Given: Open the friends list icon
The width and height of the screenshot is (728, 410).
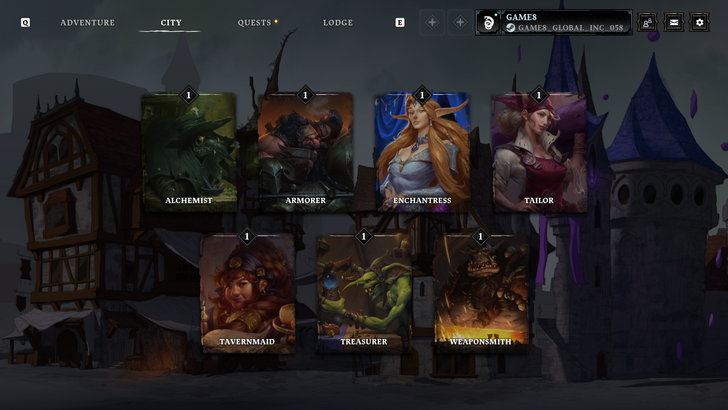Looking at the screenshot, I should point(647,22).
